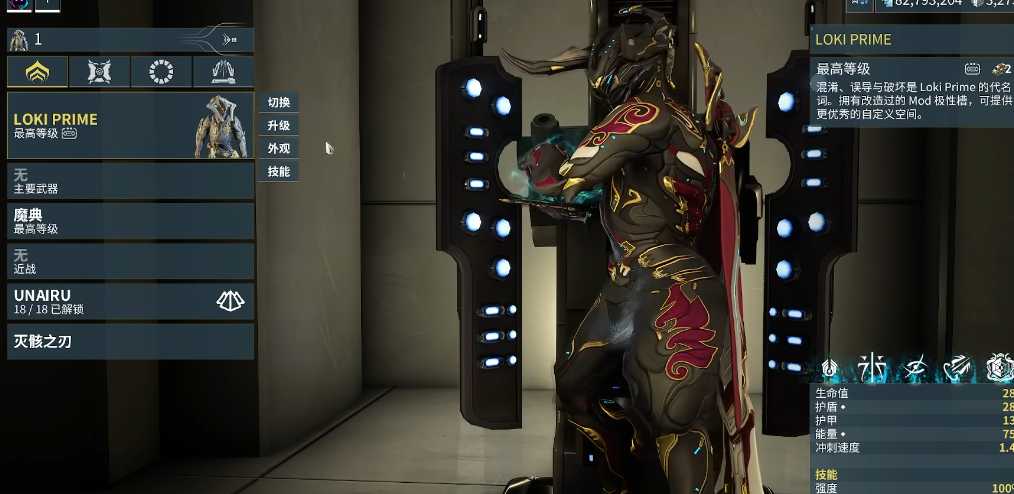Click the twin-figure Decoy ability icon
The width and height of the screenshot is (1014, 494).
click(x=868, y=368)
